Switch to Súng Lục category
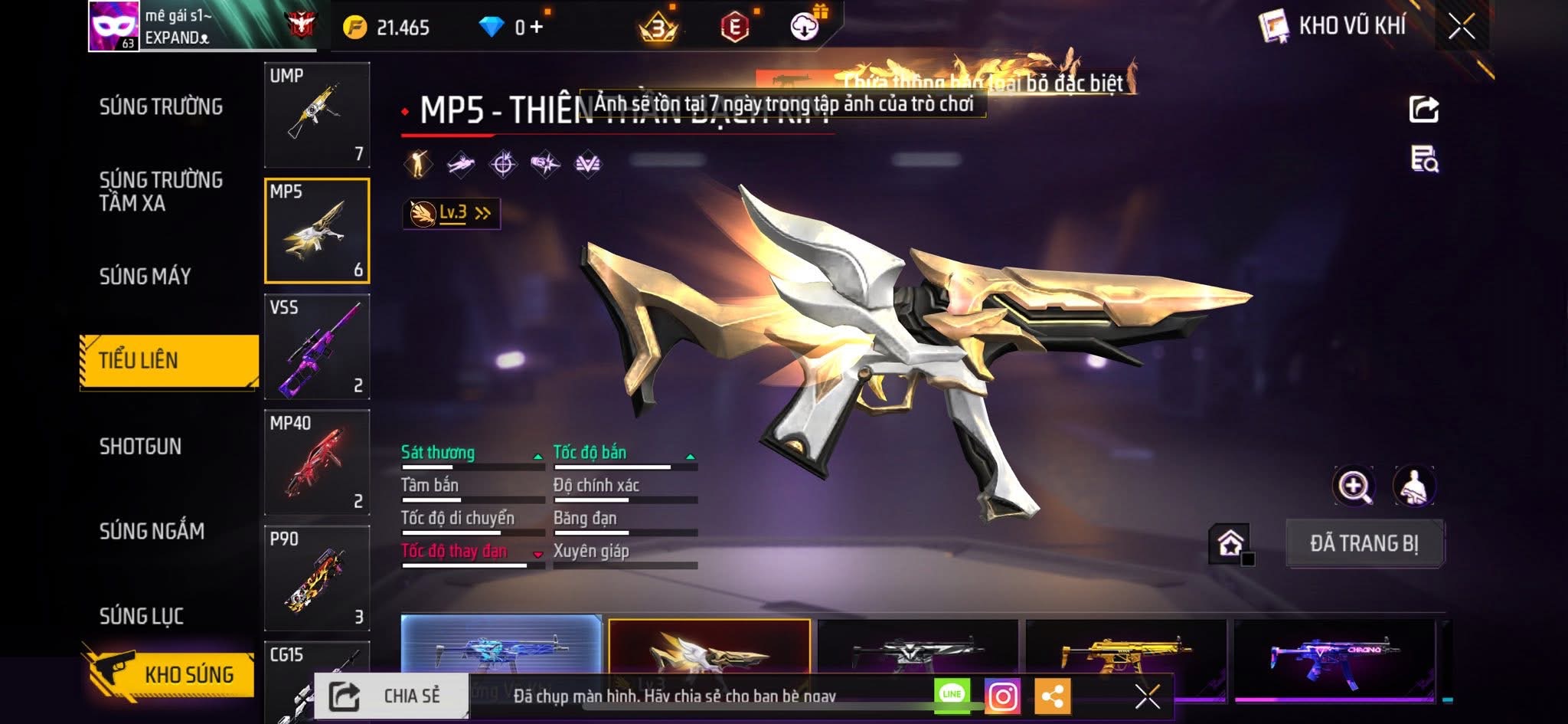 [x=141, y=616]
